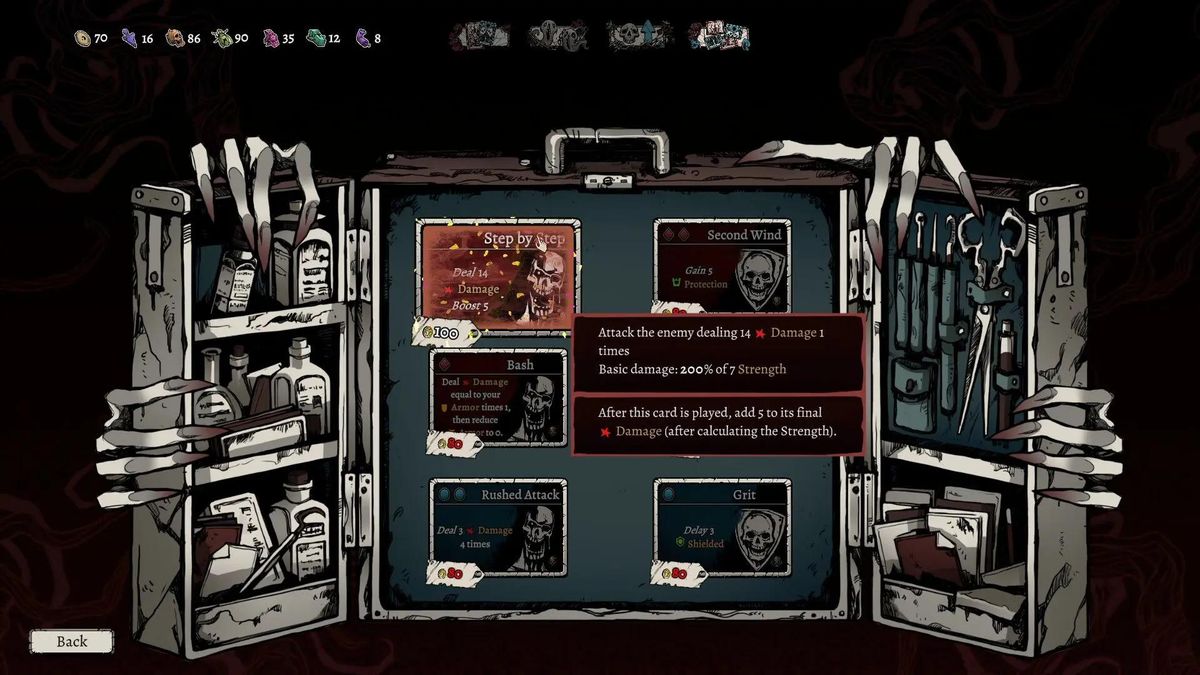Select the Second Wind card
1200x675 pixels.
coord(722,265)
